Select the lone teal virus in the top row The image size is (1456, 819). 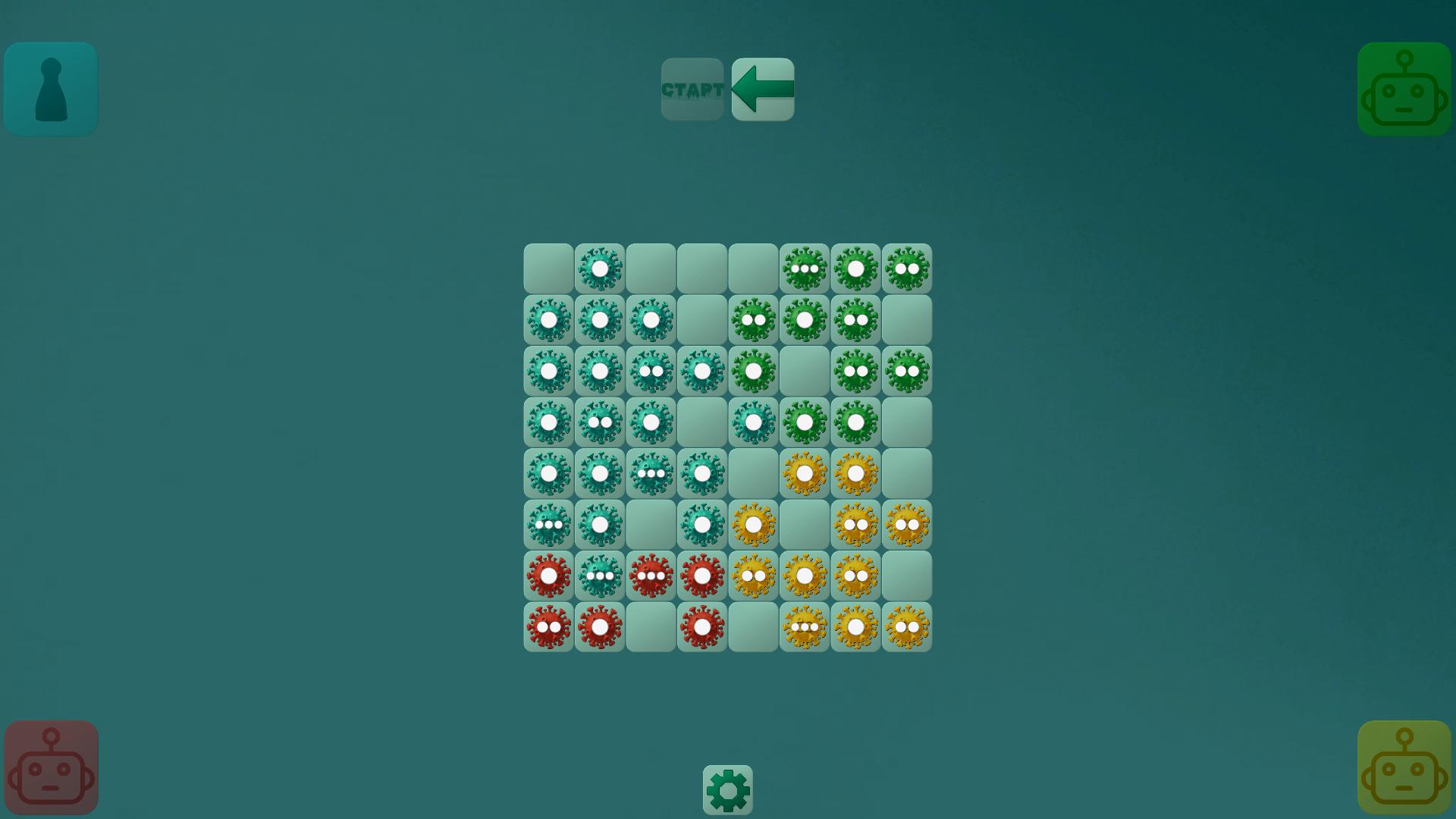(x=600, y=267)
